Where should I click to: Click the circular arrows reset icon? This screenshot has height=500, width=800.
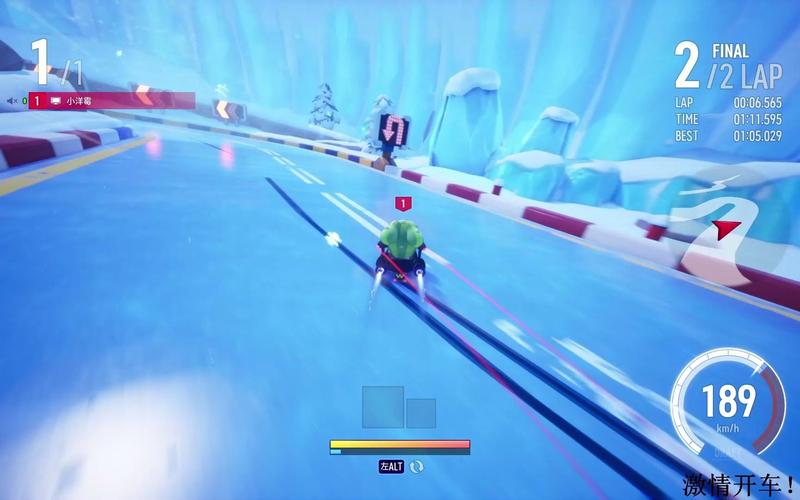pyautogui.click(x=416, y=466)
